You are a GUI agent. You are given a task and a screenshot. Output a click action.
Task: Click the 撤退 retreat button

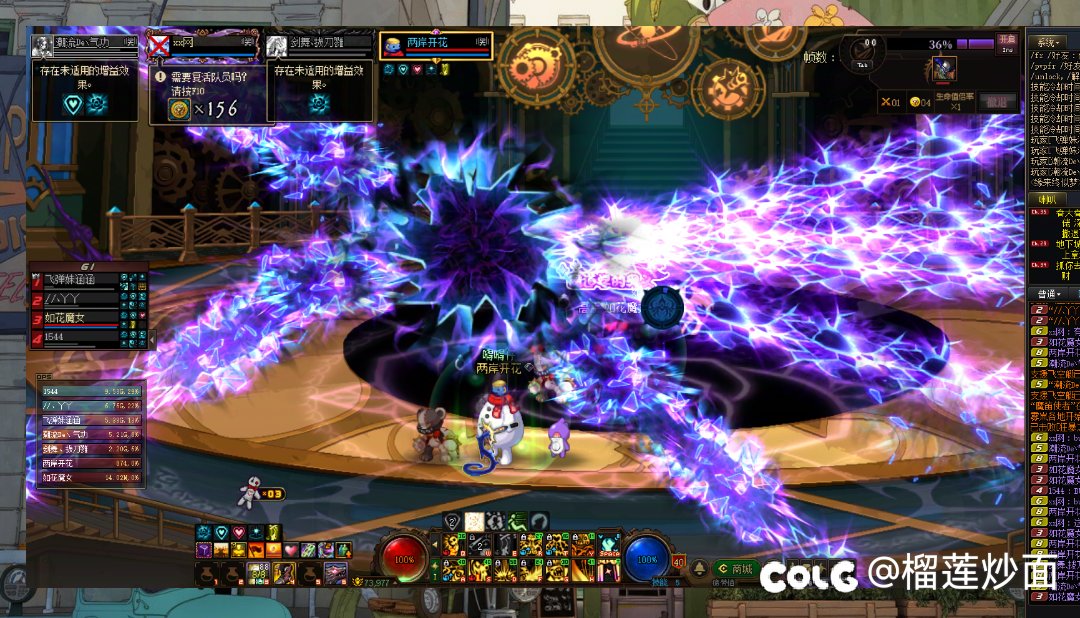(996, 101)
